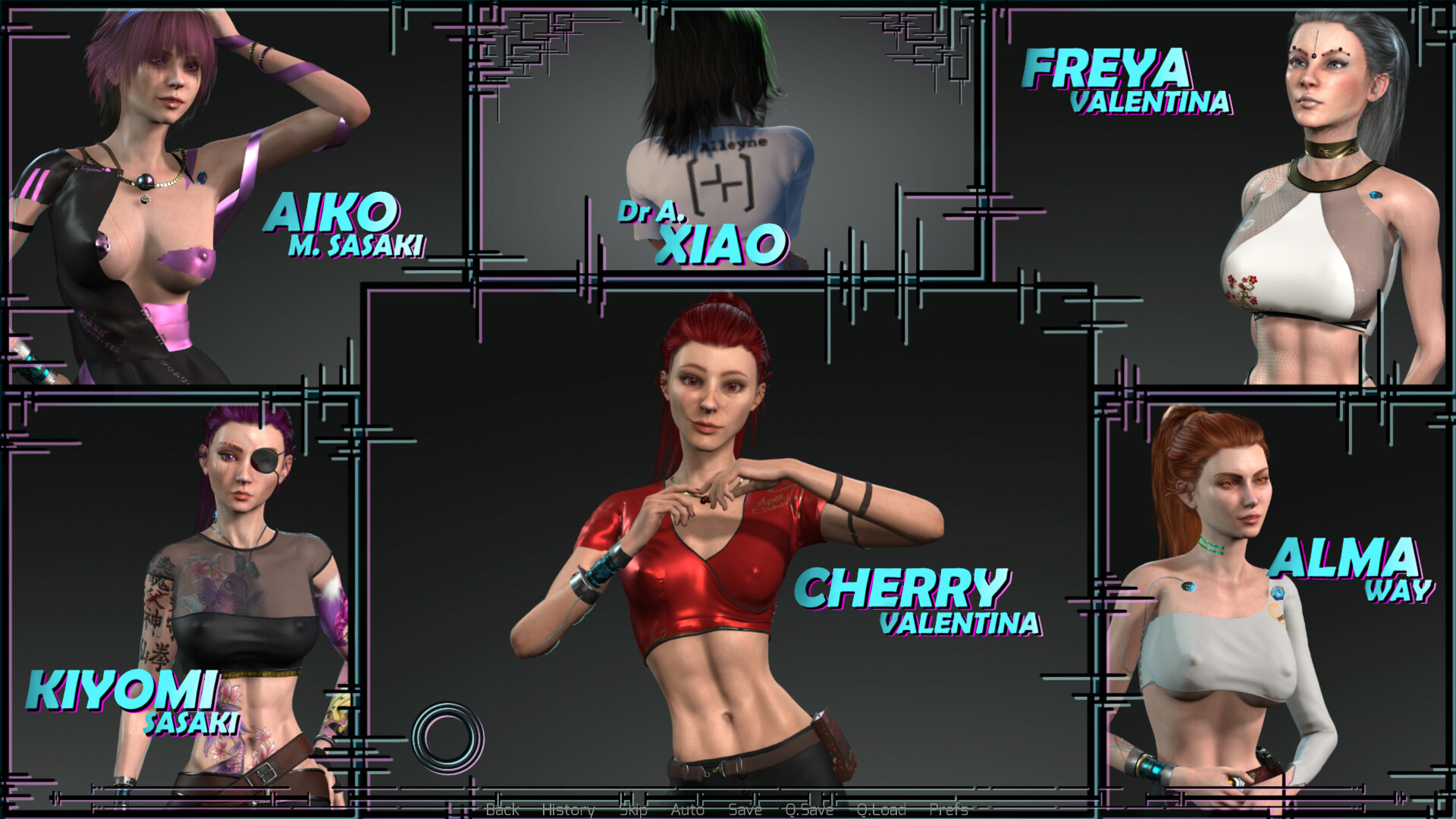Screen dimensions: 1456x819
Task: Click Back to rewind the game
Action: click(x=503, y=810)
